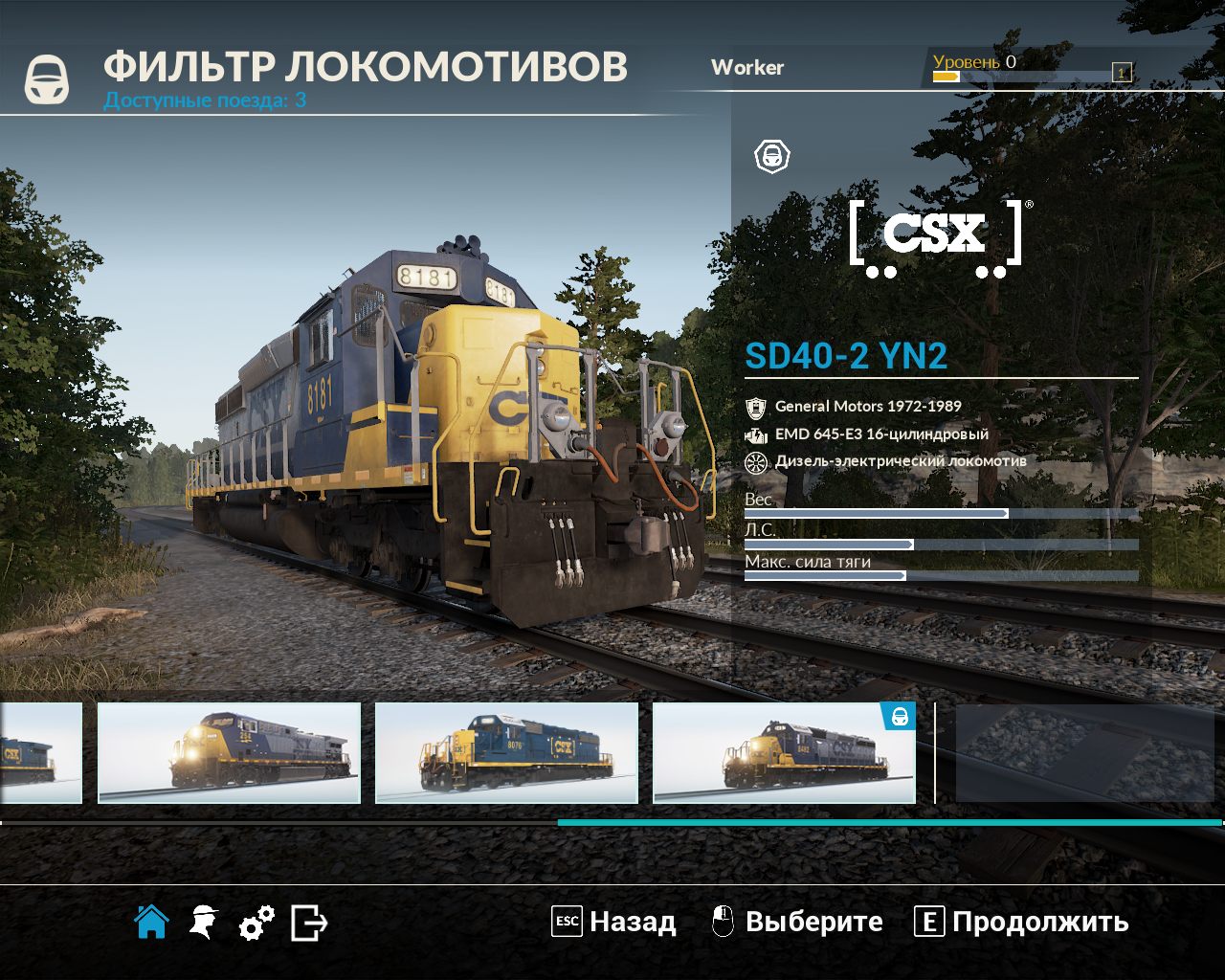1225x980 pixels.
Task: Click the Worker profile name
Action: (x=747, y=68)
